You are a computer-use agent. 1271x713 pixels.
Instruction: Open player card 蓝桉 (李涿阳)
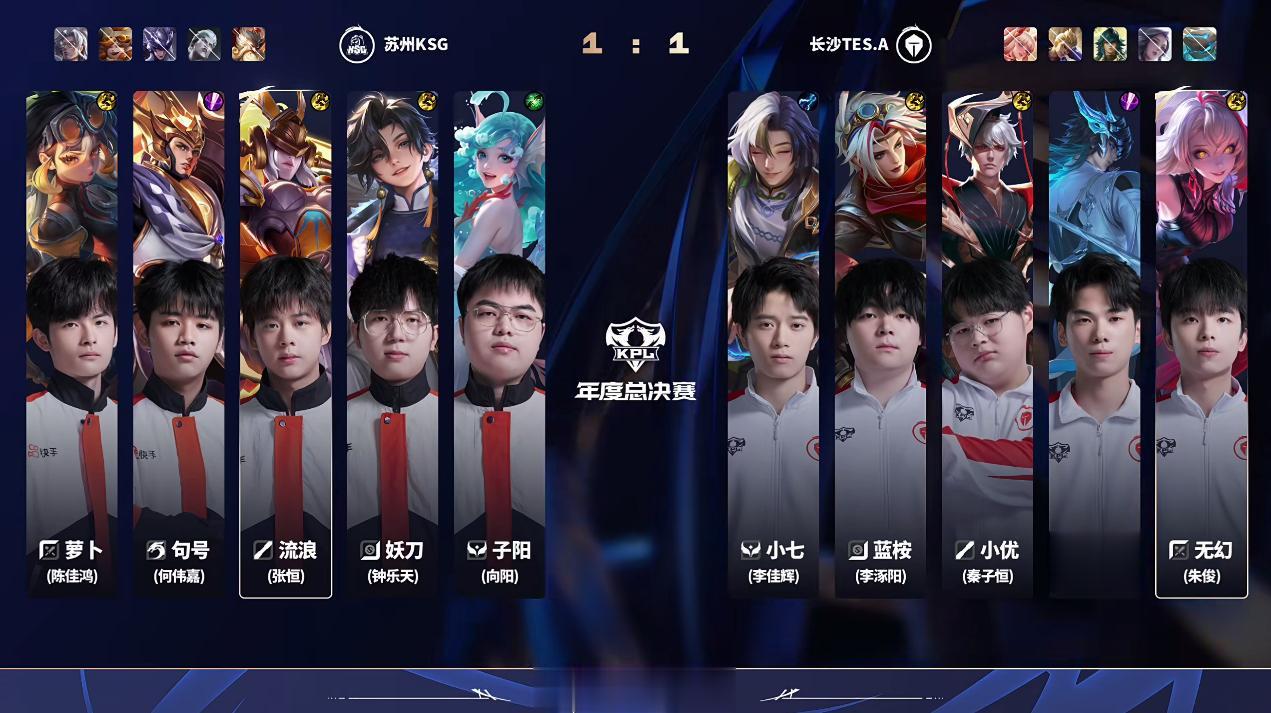click(880, 345)
